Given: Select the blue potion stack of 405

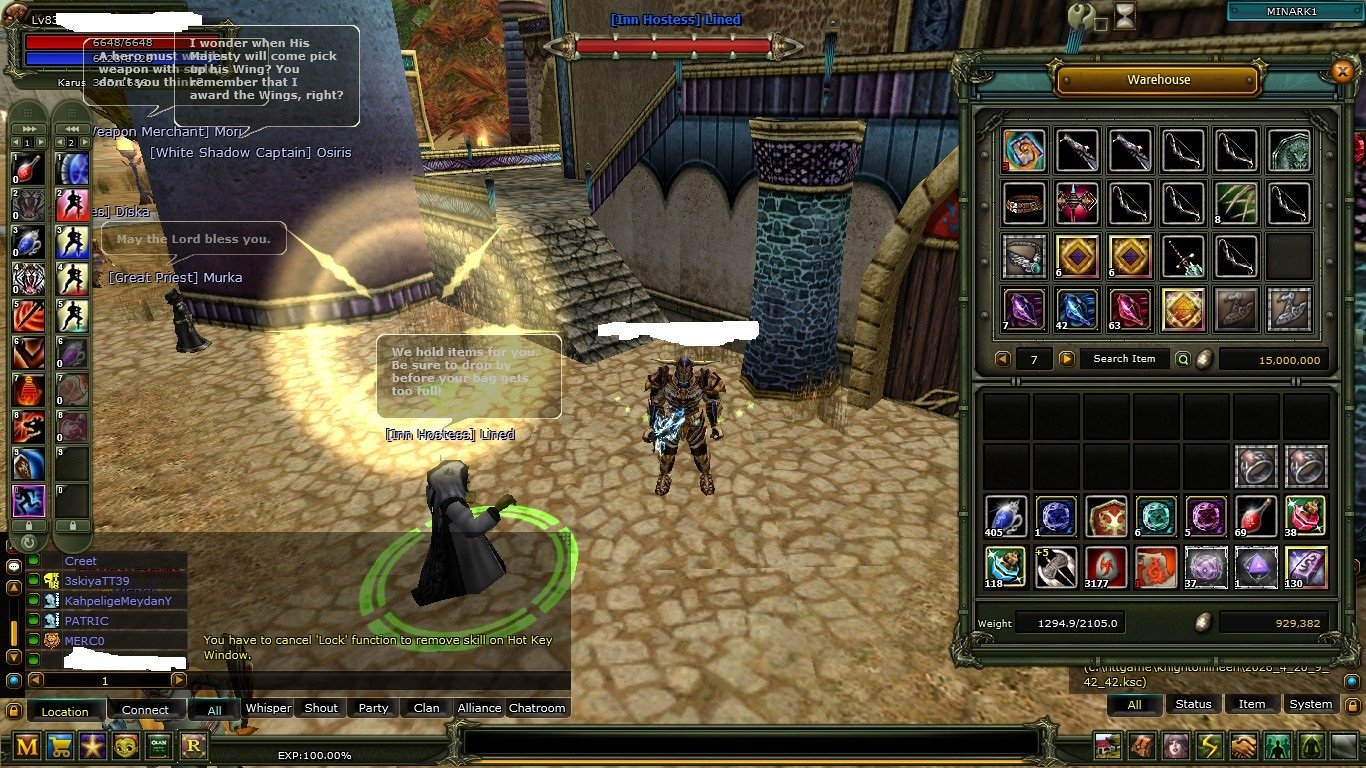Looking at the screenshot, I should (x=1005, y=516).
